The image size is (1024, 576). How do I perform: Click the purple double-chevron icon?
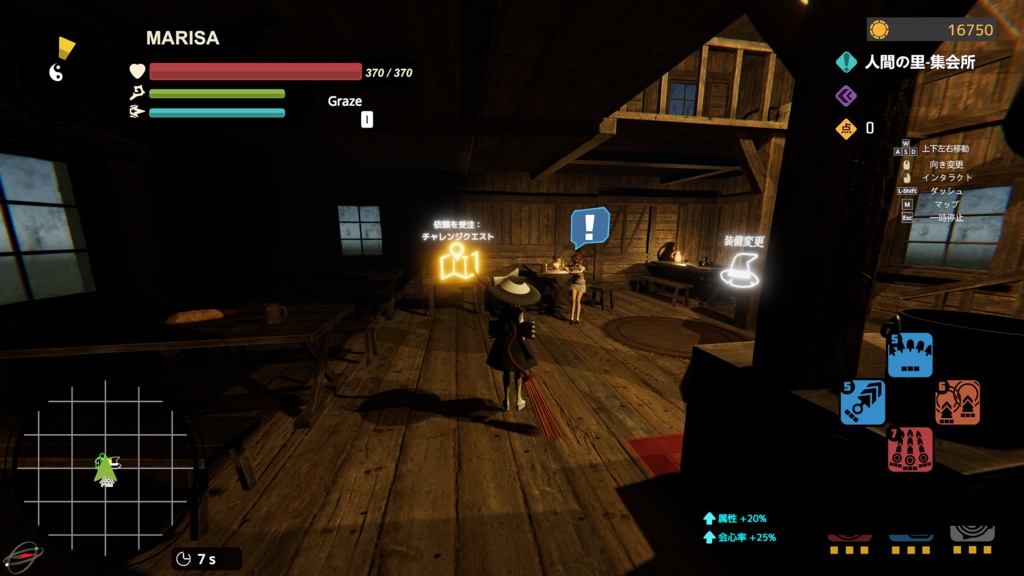[x=846, y=95]
